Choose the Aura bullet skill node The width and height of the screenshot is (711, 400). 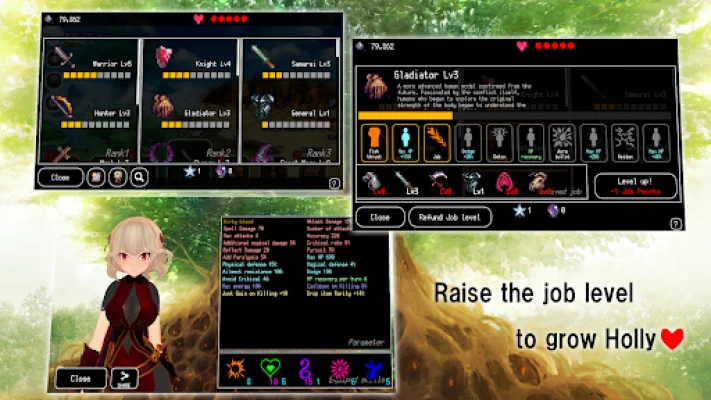tap(561, 142)
